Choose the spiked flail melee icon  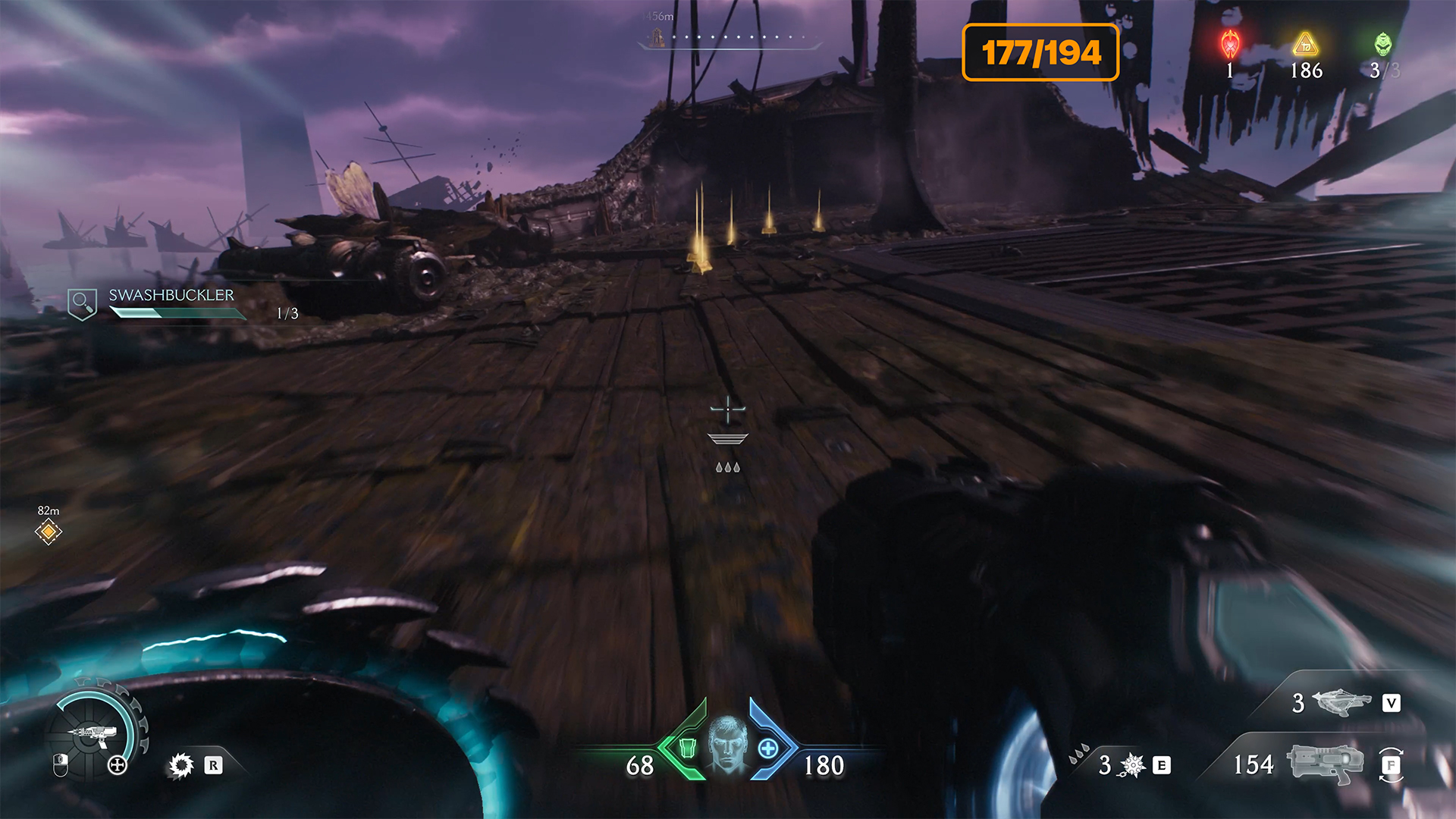coord(1132,765)
